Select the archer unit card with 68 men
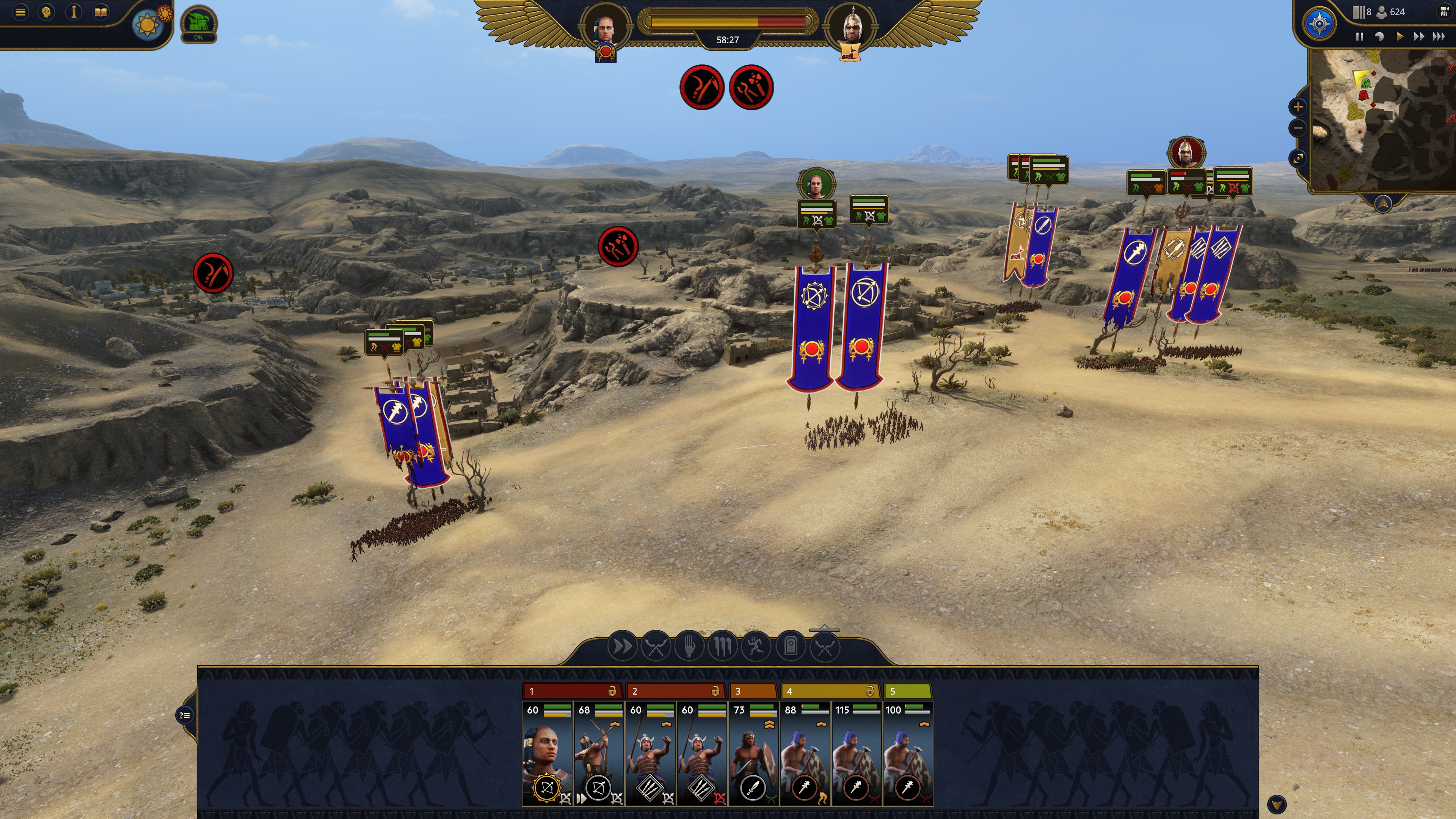 (x=599, y=755)
